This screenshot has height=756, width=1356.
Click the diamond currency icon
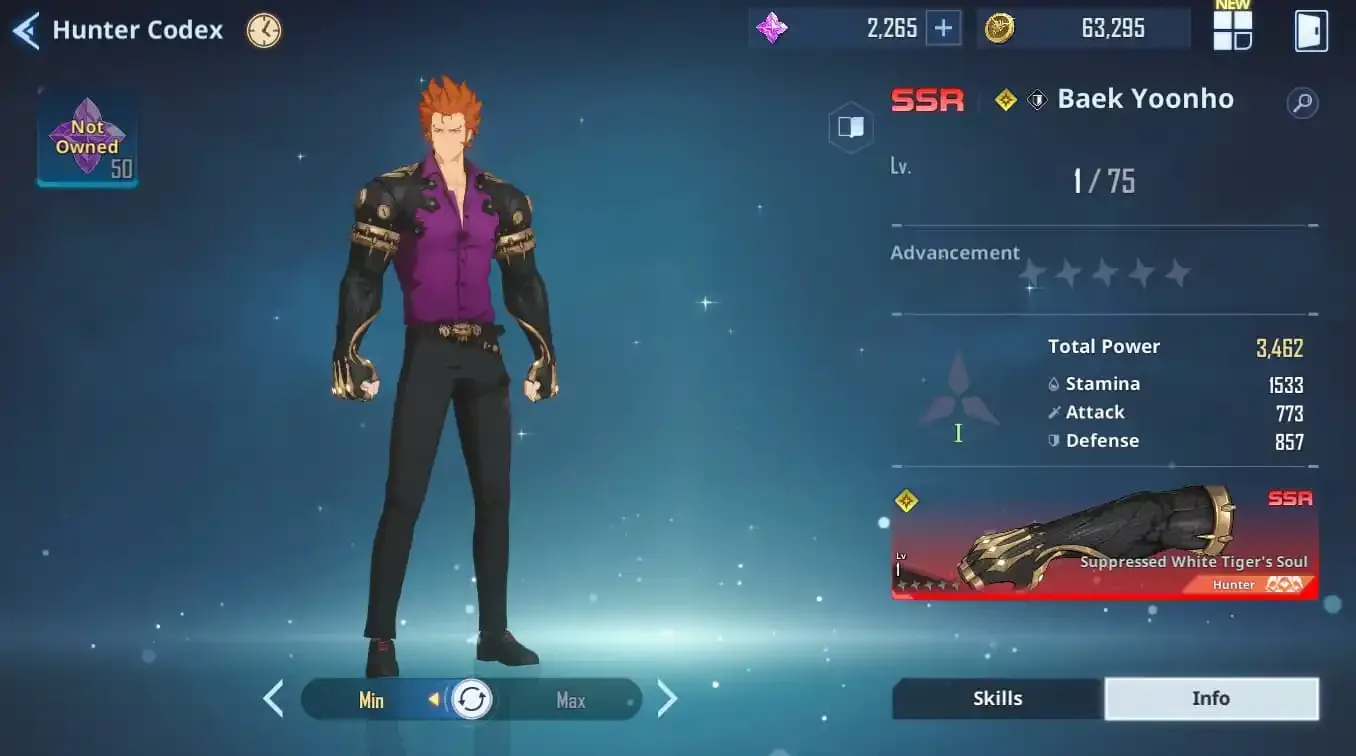(x=771, y=28)
